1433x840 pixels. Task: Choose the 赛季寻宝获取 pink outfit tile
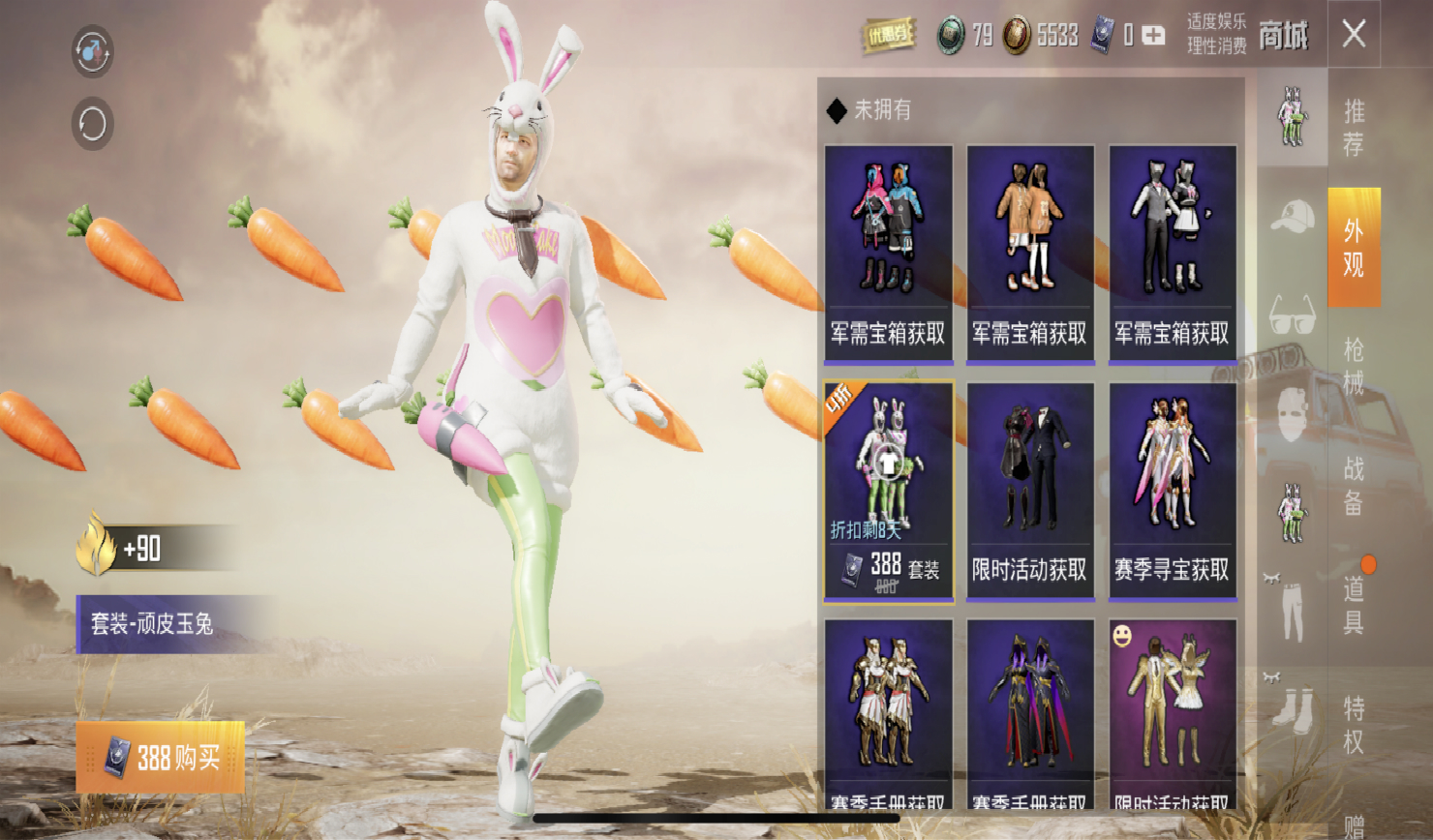click(1173, 492)
